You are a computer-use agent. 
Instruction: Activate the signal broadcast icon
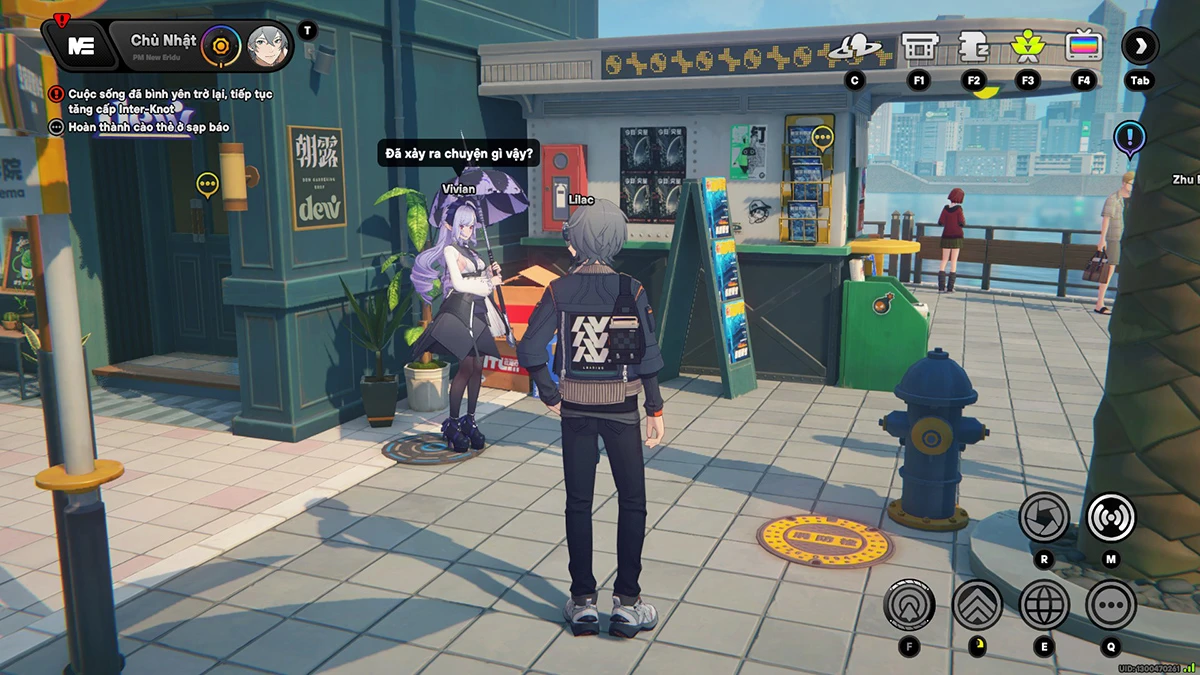tap(1111, 517)
